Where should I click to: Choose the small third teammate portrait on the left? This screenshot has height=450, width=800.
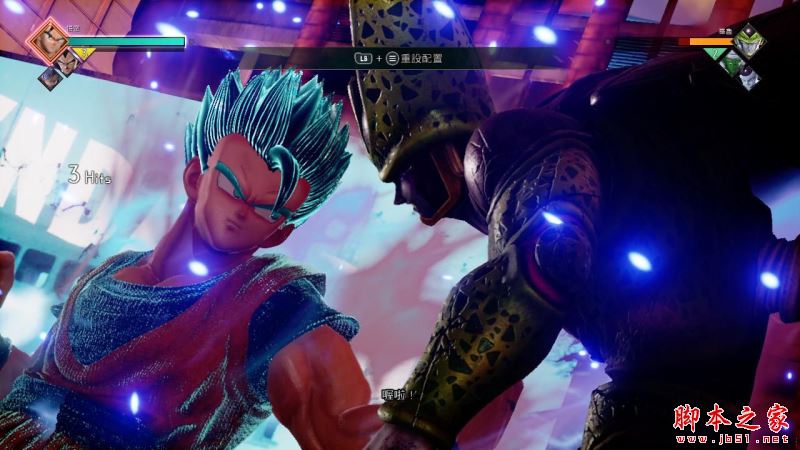[x=47, y=76]
